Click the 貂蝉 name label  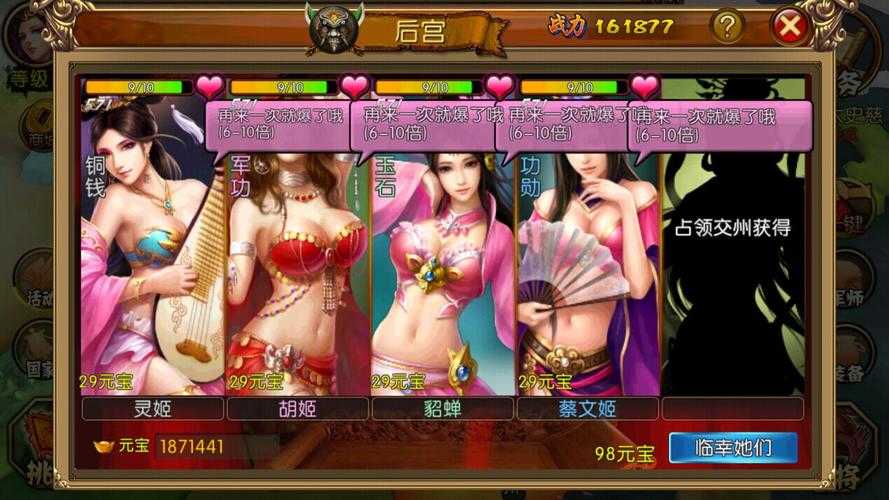pos(442,408)
